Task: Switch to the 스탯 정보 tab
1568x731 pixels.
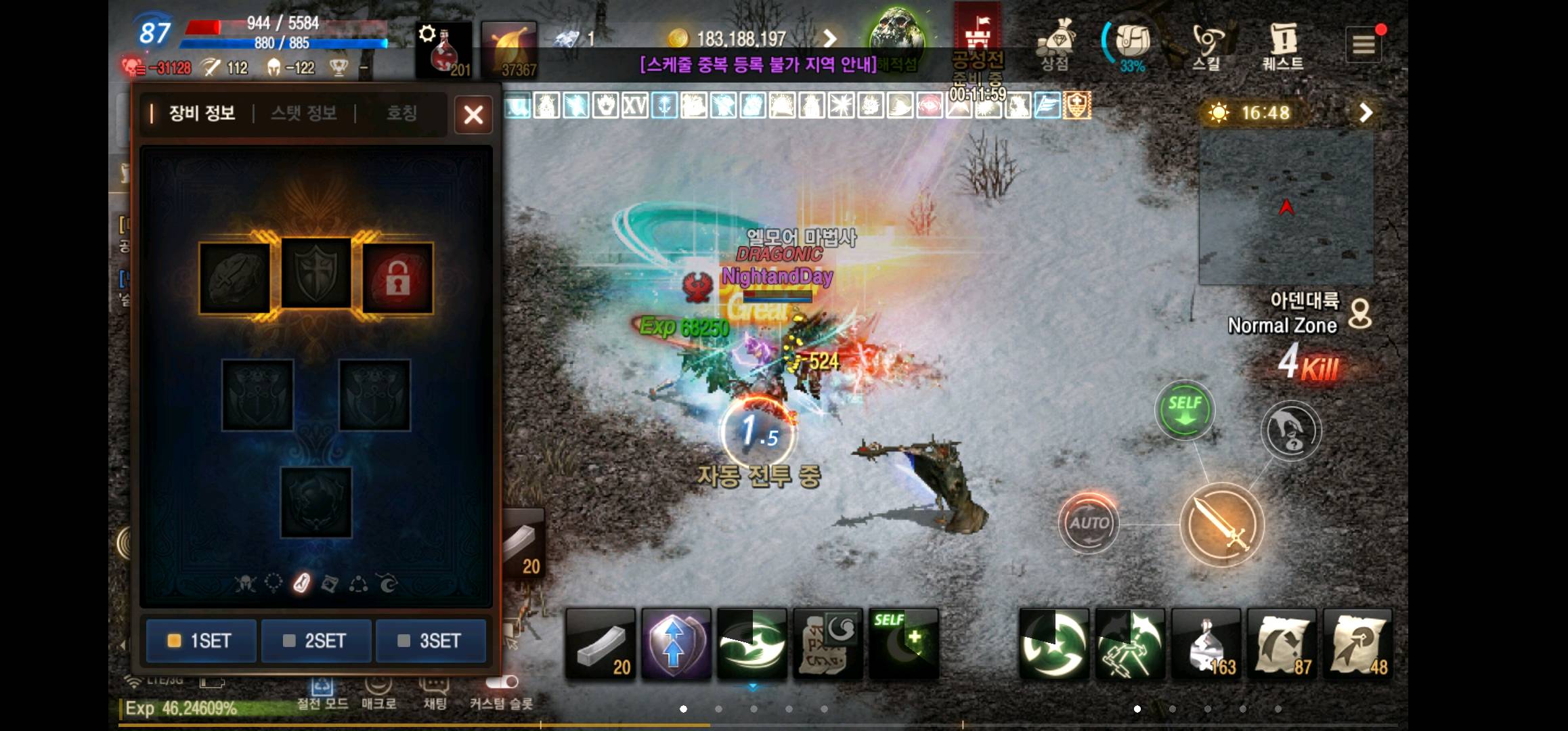Action: (306, 114)
